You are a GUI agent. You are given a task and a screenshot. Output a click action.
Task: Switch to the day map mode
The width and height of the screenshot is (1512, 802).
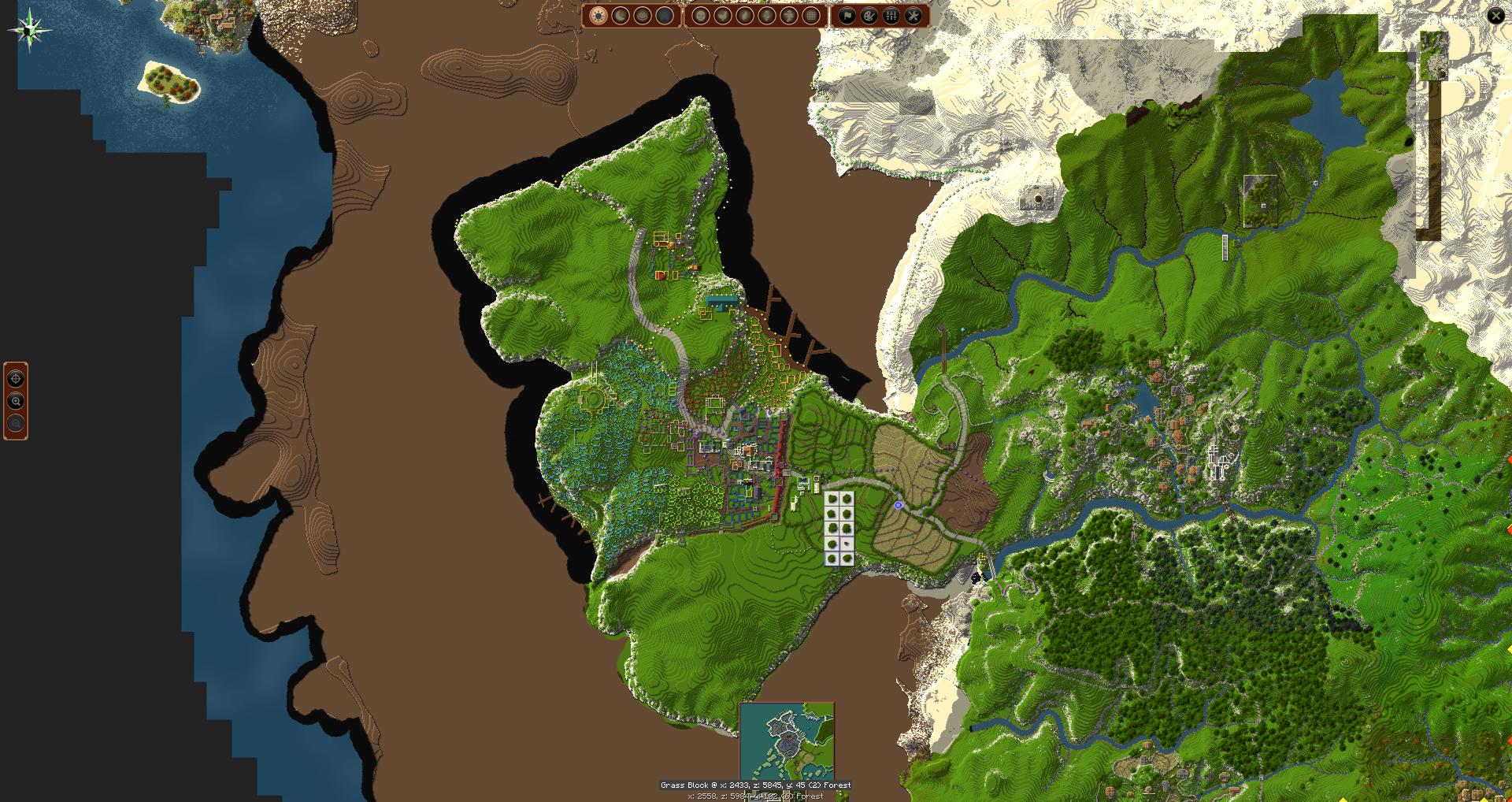pos(598,16)
